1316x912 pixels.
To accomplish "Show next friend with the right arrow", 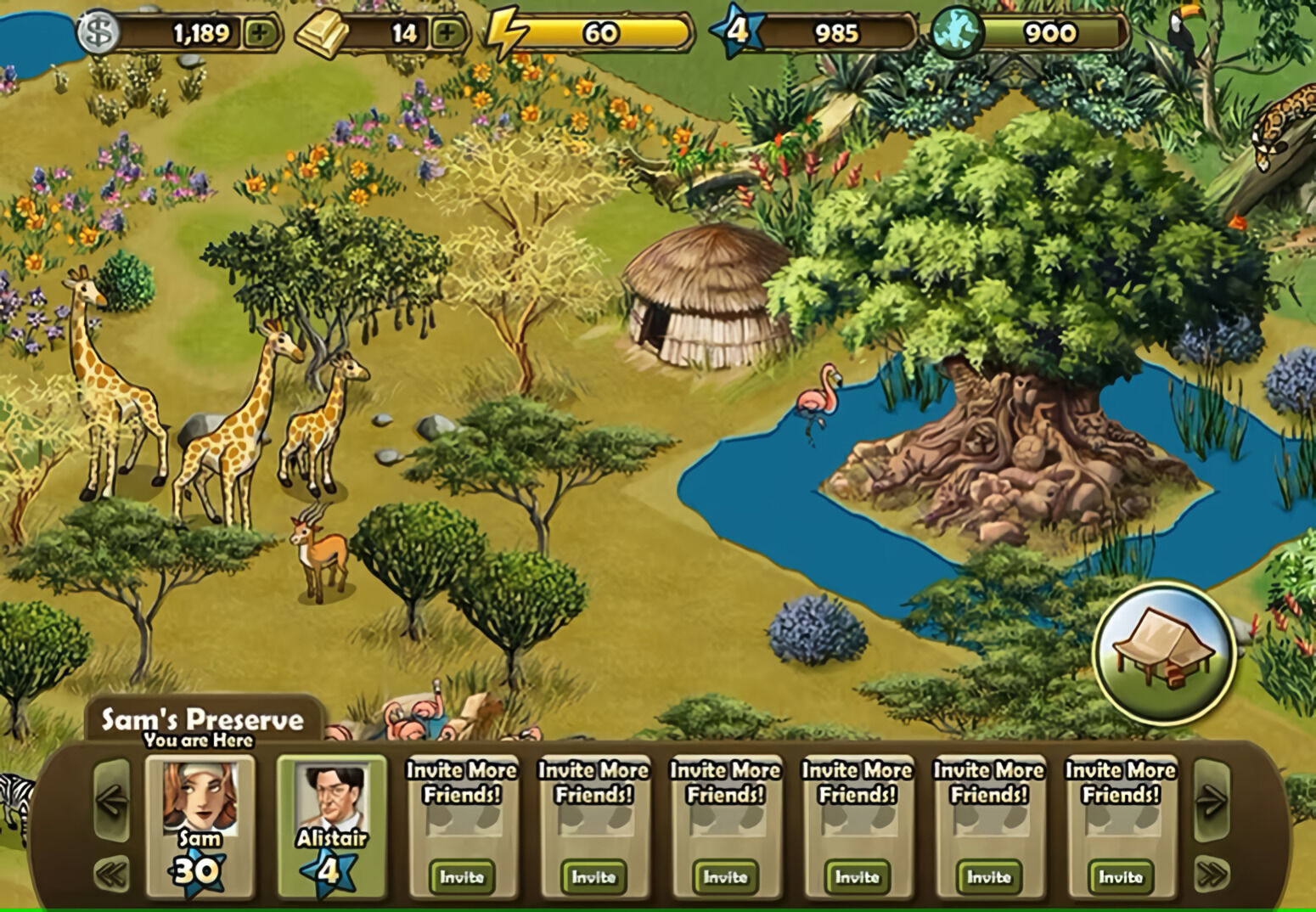I will [x=1211, y=800].
